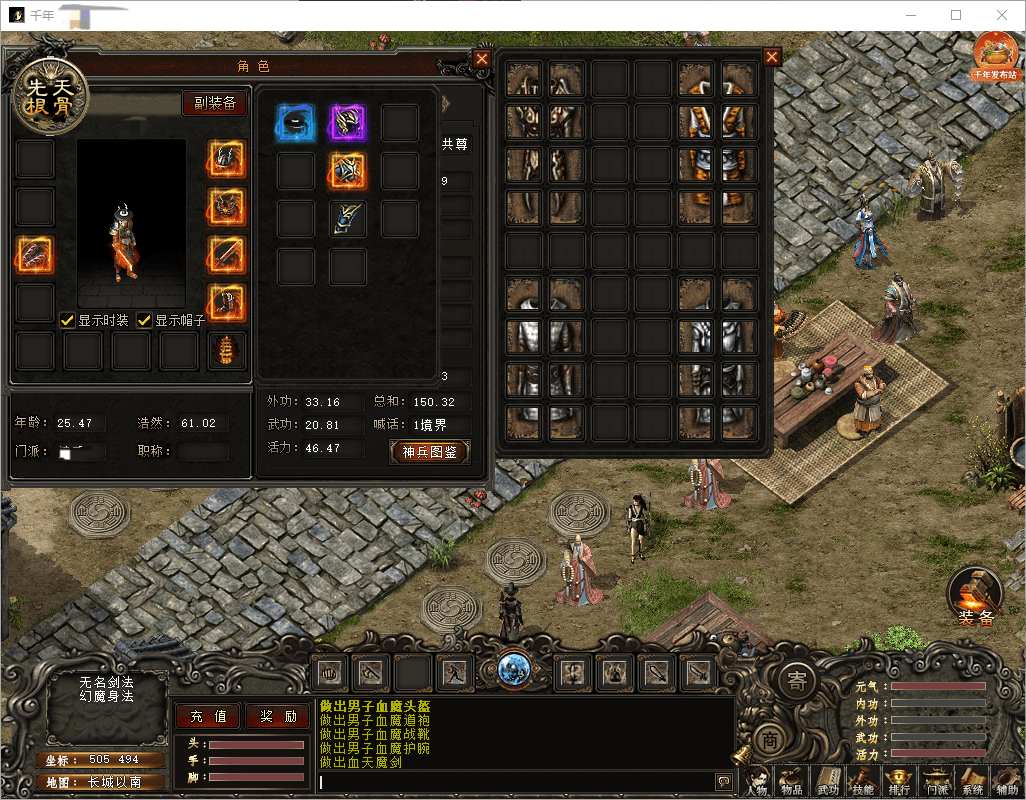Open the 系统 system menu

[x=972, y=781]
